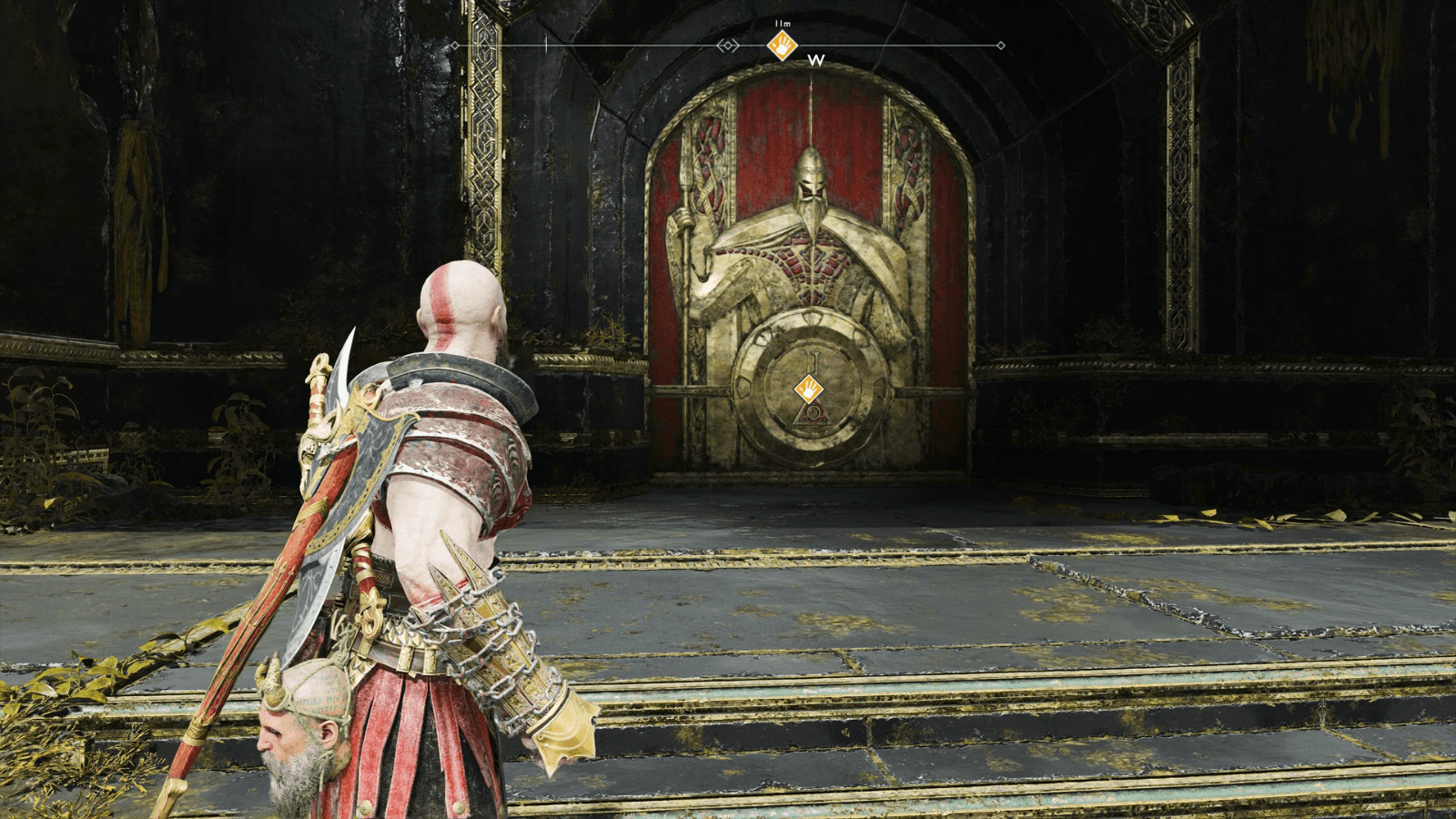Screen dimensions: 1456x819
Task: Select the W cardinal direction on the compass
Action: coord(814,61)
